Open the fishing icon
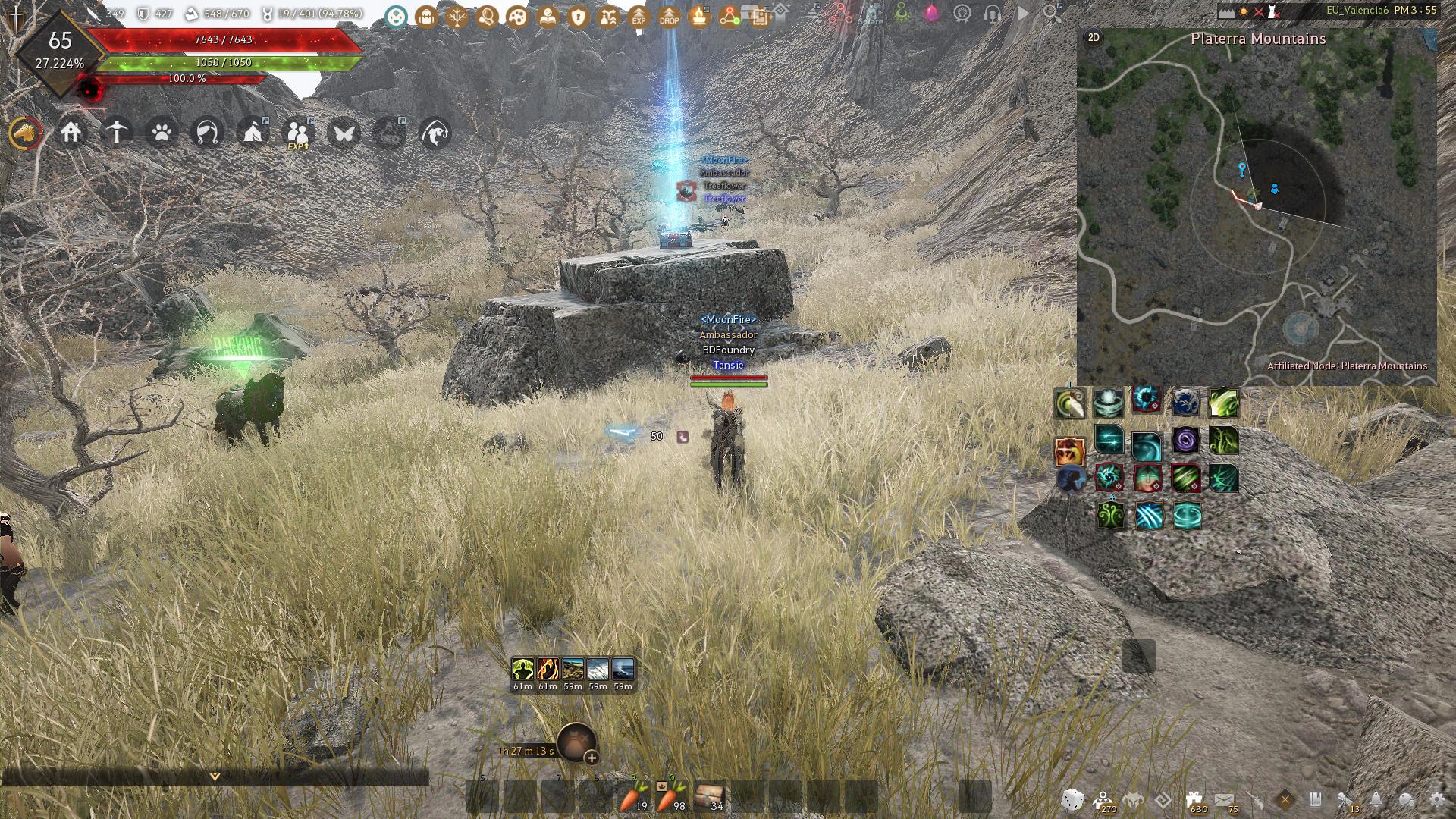 435,133
